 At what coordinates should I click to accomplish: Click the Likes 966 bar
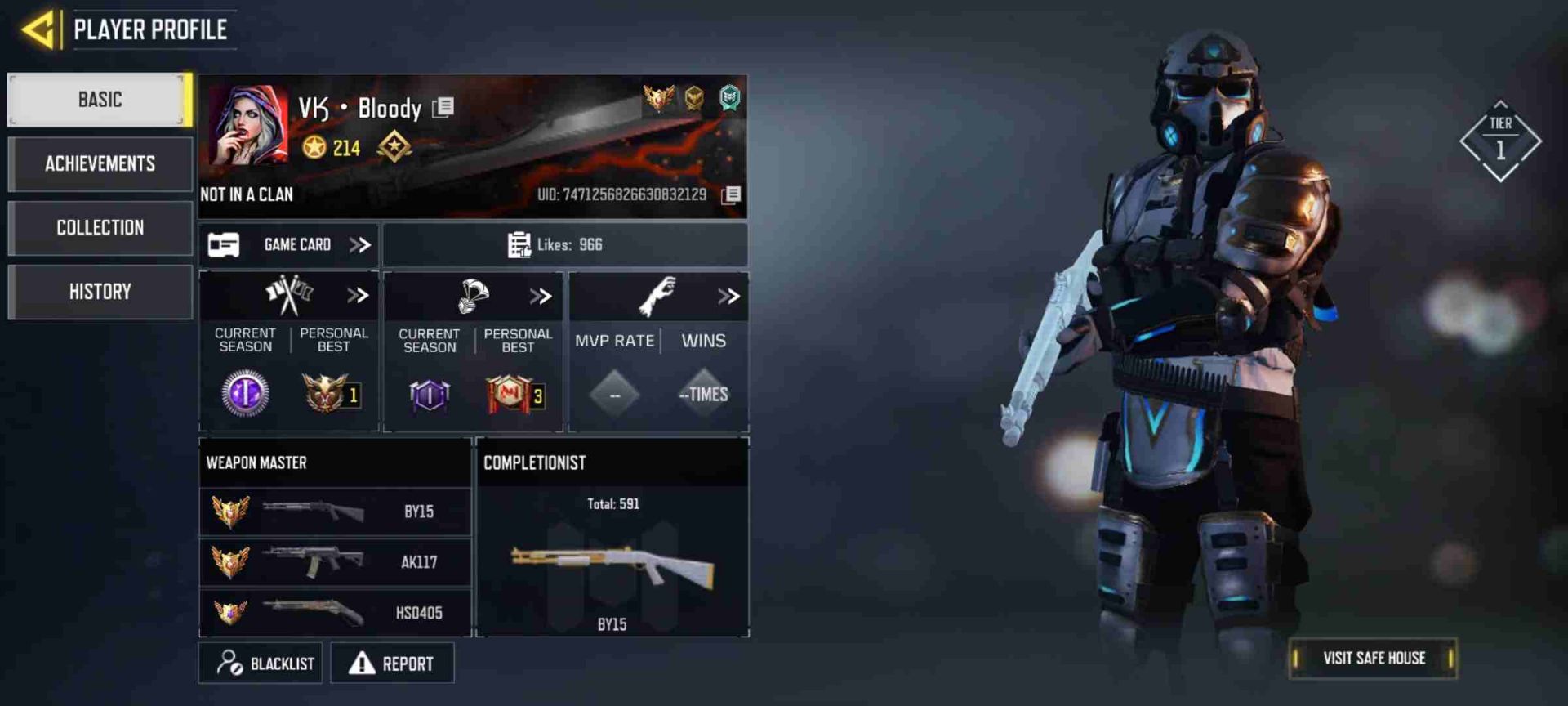coord(565,245)
